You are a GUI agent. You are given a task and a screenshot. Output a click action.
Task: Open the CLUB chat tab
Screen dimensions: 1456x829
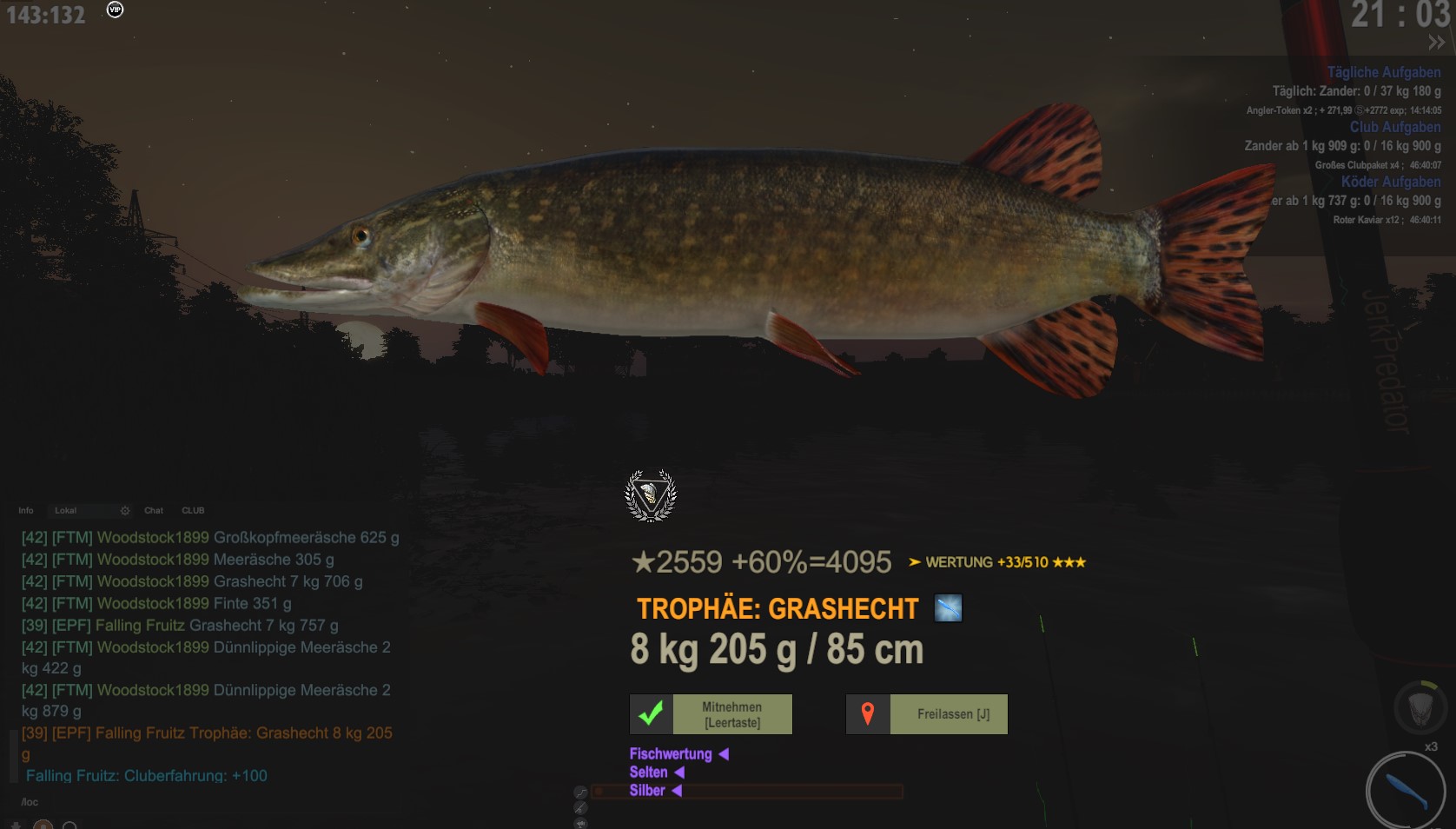(x=193, y=511)
